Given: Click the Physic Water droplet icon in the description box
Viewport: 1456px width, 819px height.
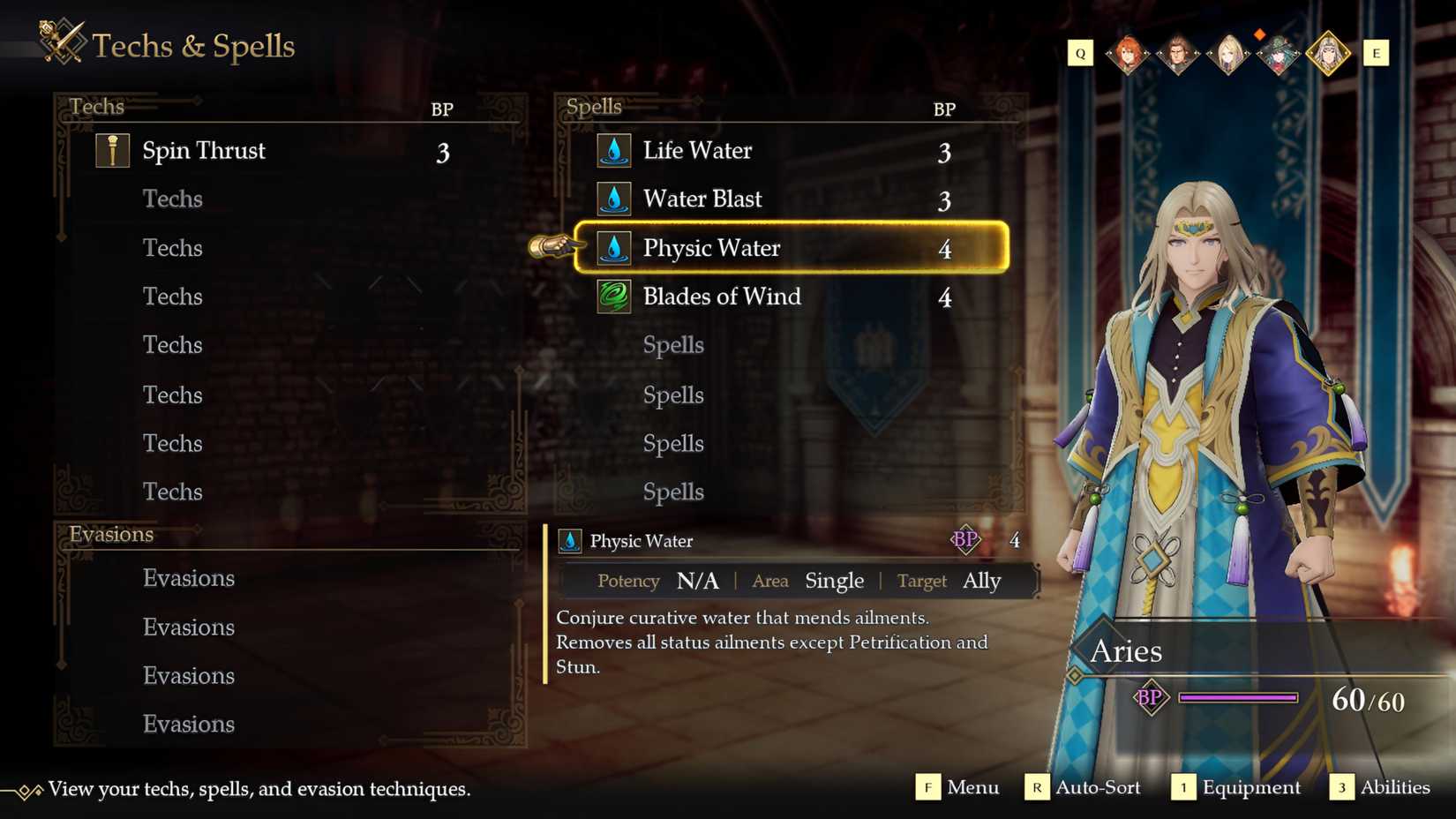Looking at the screenshot, I should [x=568, y=540].
